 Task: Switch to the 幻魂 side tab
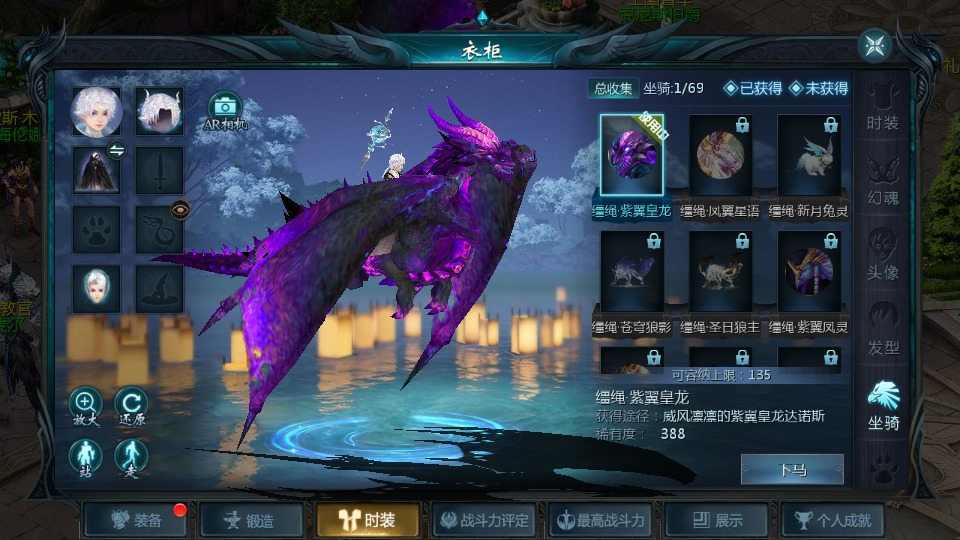(883, 180)
